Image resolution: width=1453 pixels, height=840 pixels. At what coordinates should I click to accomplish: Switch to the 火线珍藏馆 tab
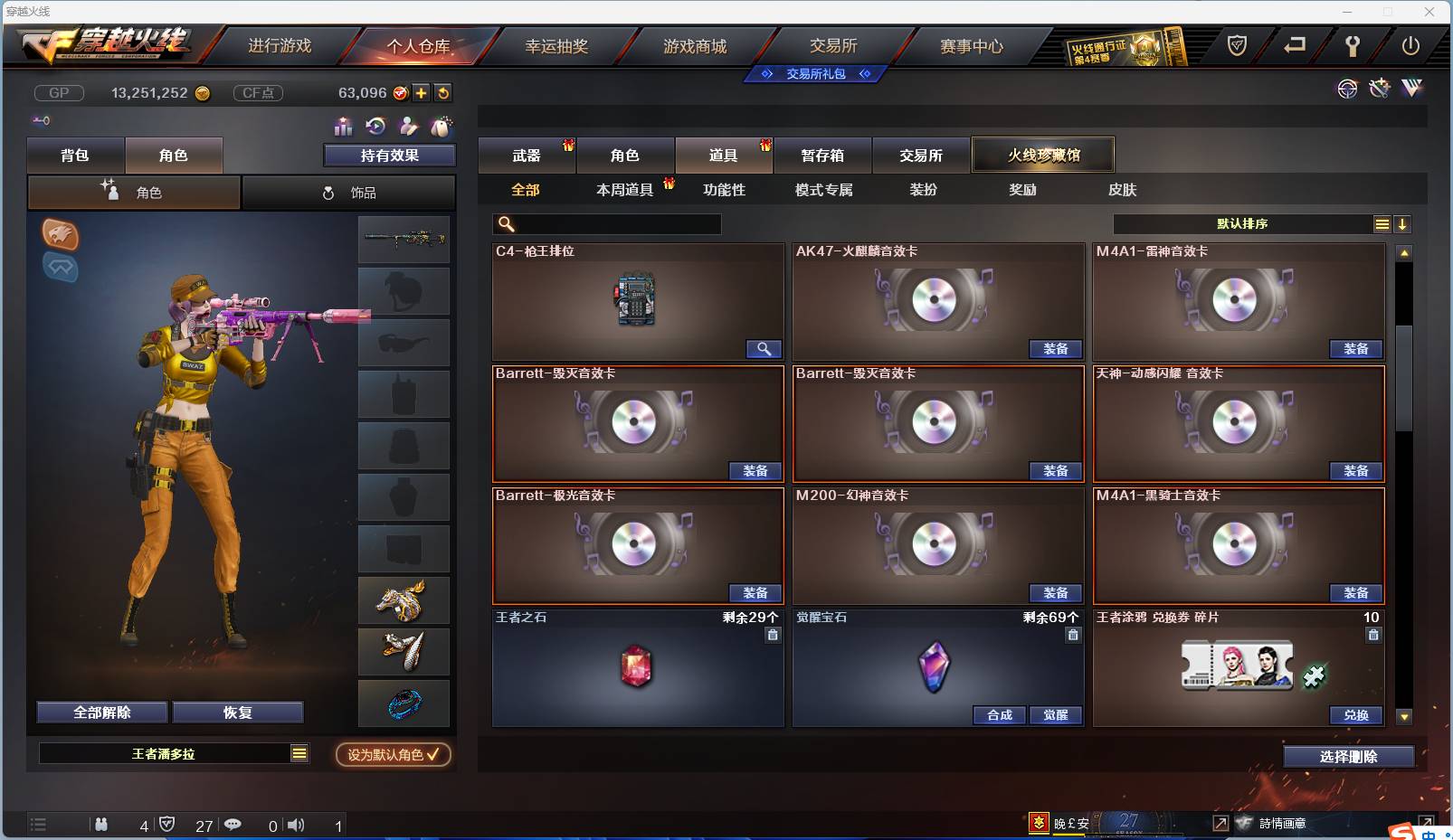1043,155
